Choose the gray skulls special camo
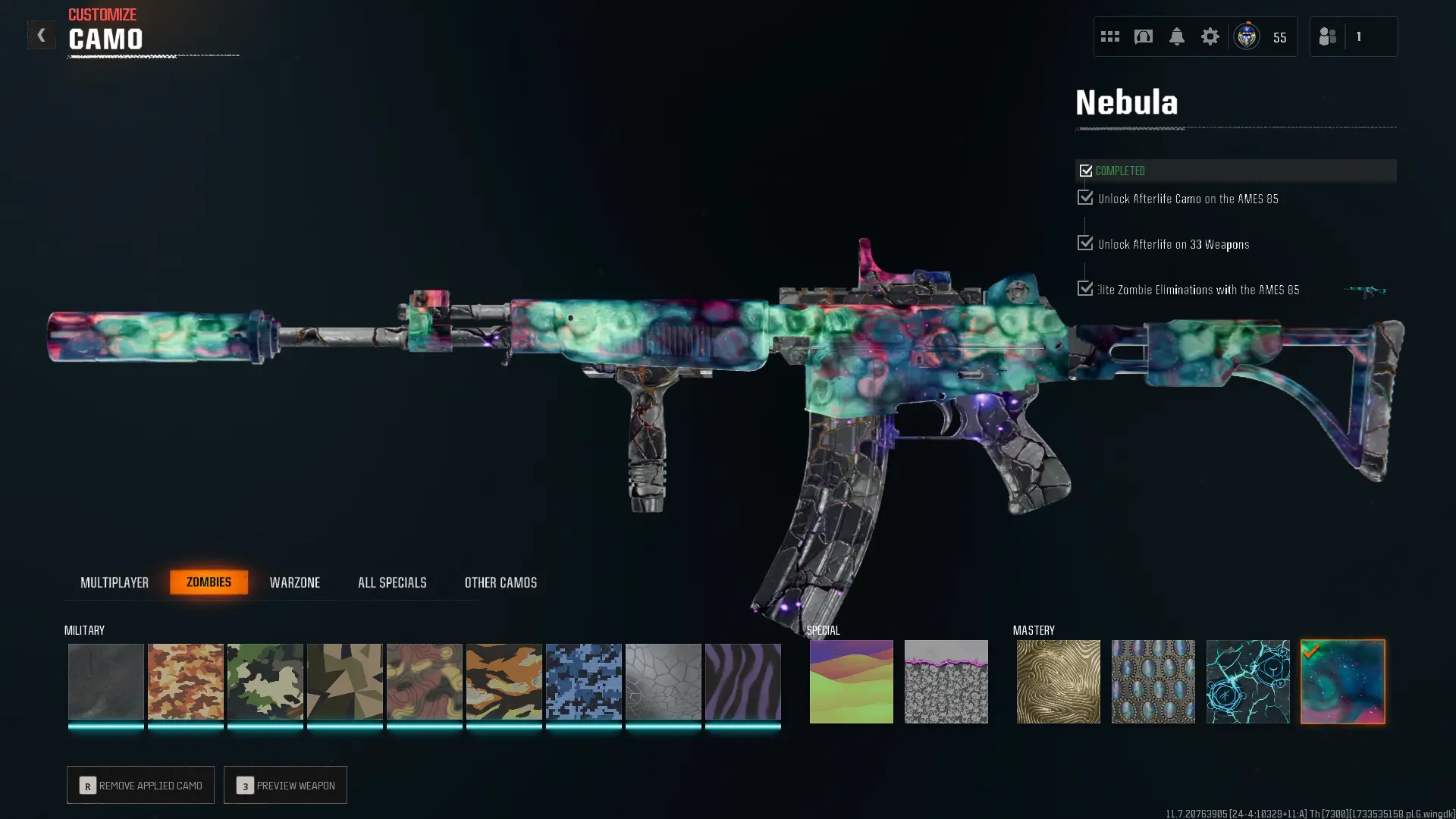Viewport: 1456px width, 819px height. pos(946,682)
